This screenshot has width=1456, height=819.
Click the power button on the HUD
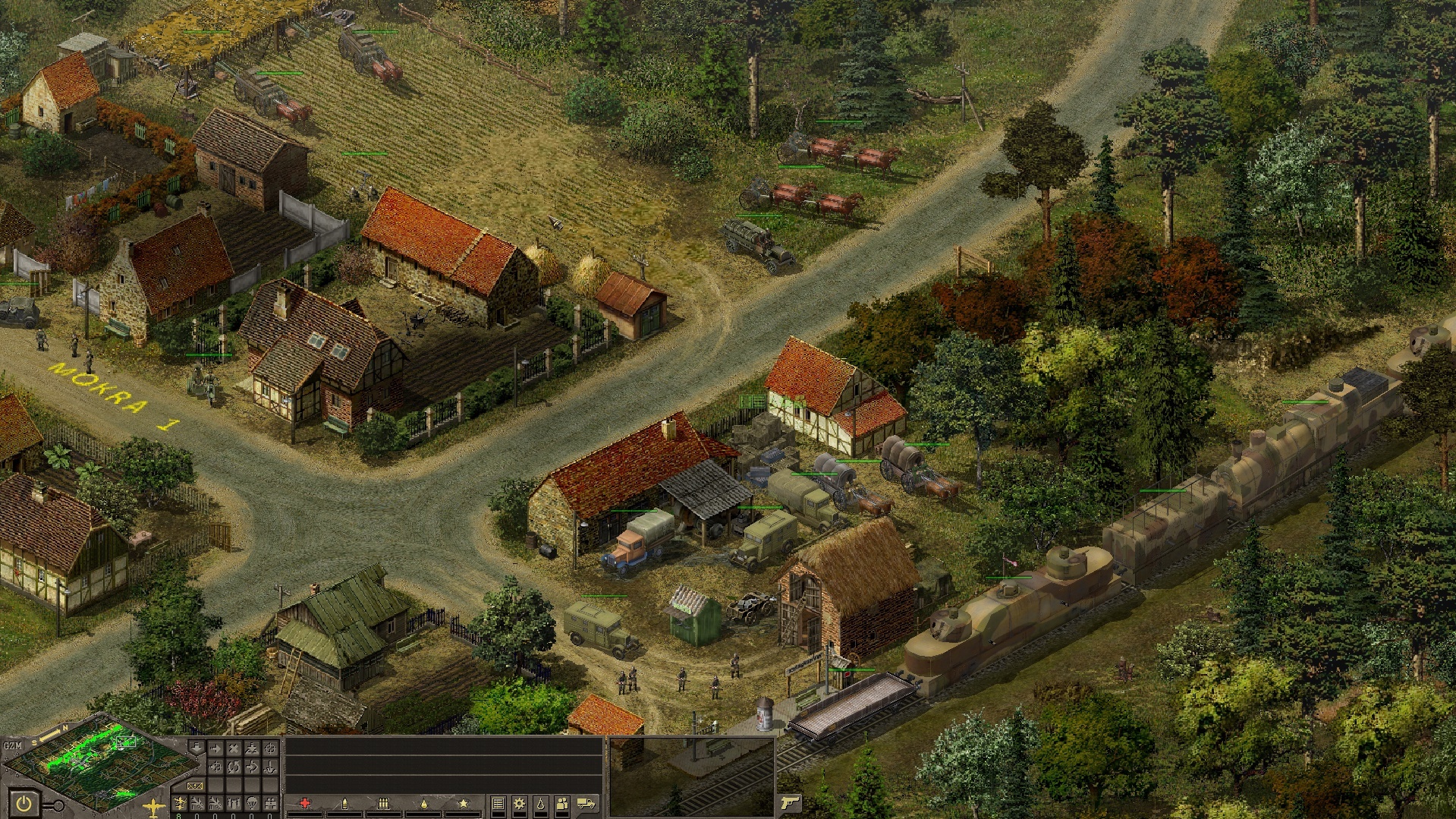tap(24, 803)
